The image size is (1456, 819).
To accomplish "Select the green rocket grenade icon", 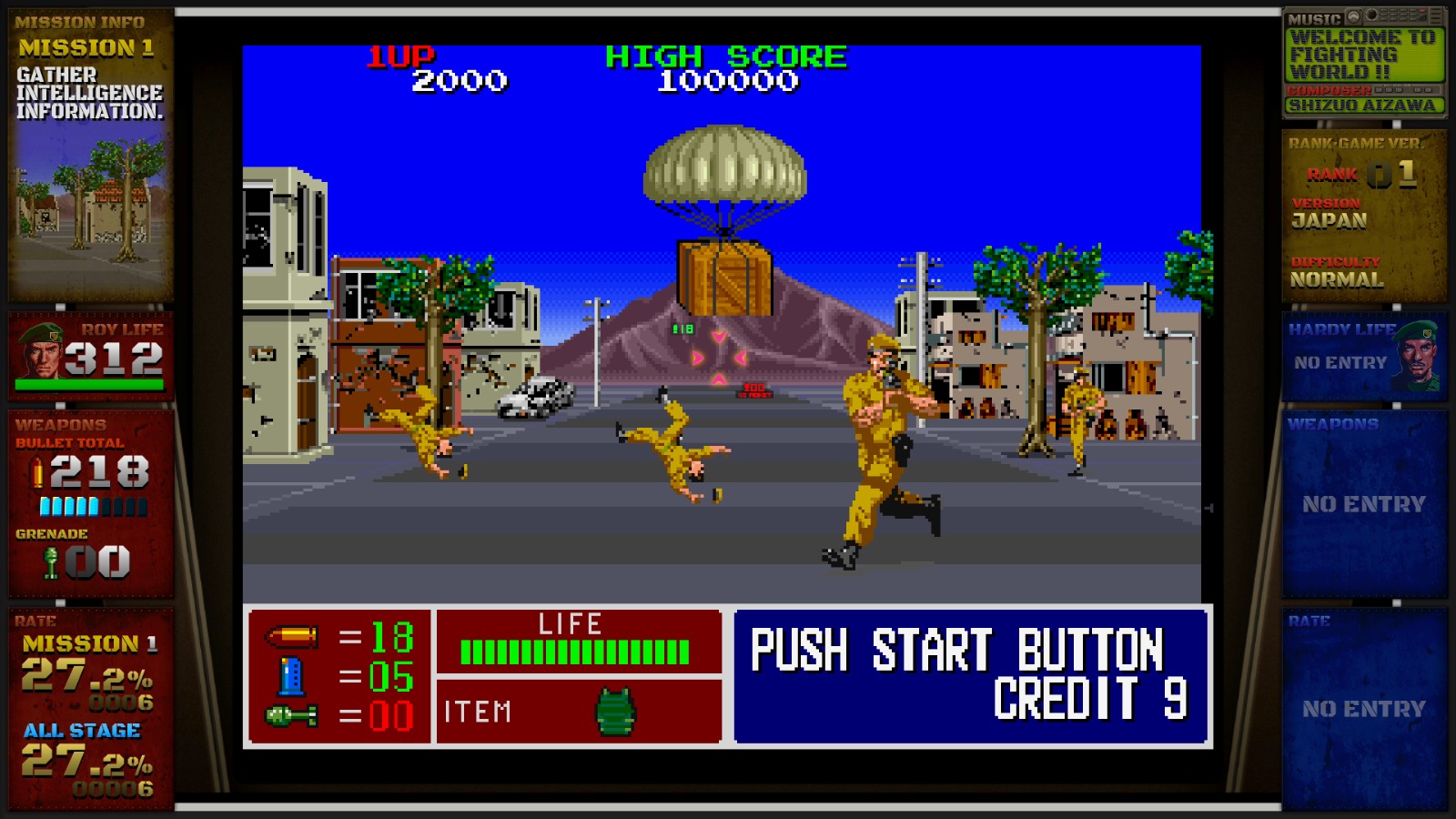I will pyautogui.click(x=291, y=716).
